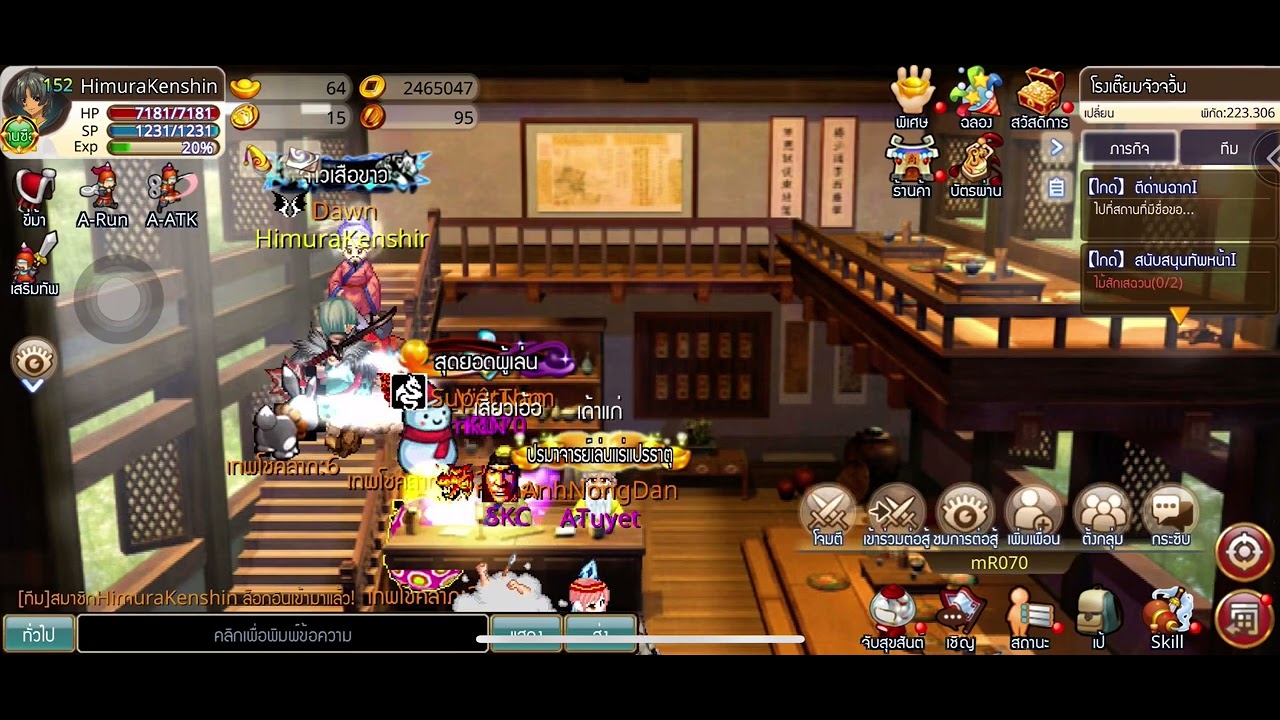Open the สวัสดิการ treasure chest rewards
Image resolution: width=1280 pixels, height=720 pixels.
1040,95
